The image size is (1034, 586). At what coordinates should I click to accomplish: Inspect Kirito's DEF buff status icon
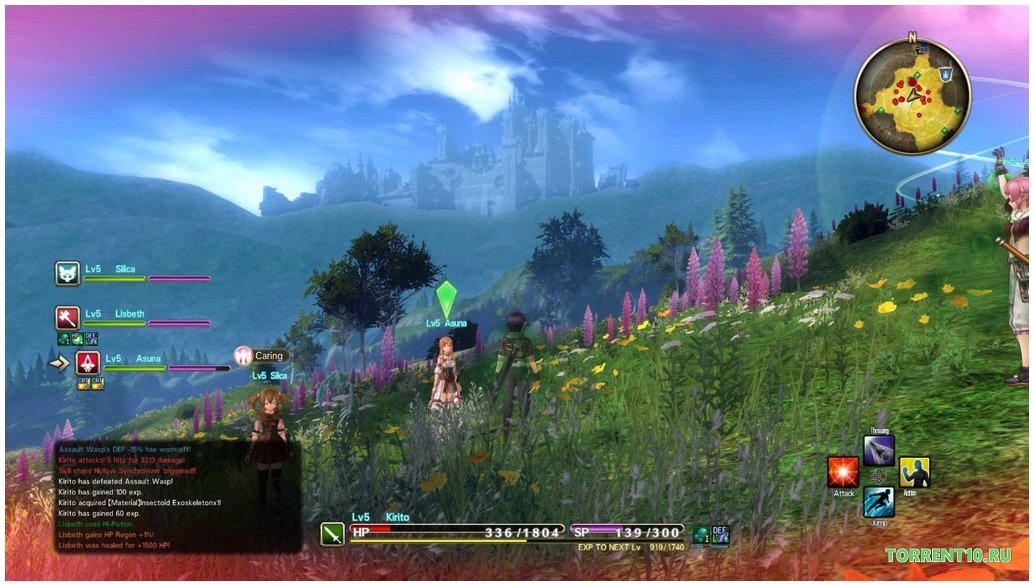720,534
